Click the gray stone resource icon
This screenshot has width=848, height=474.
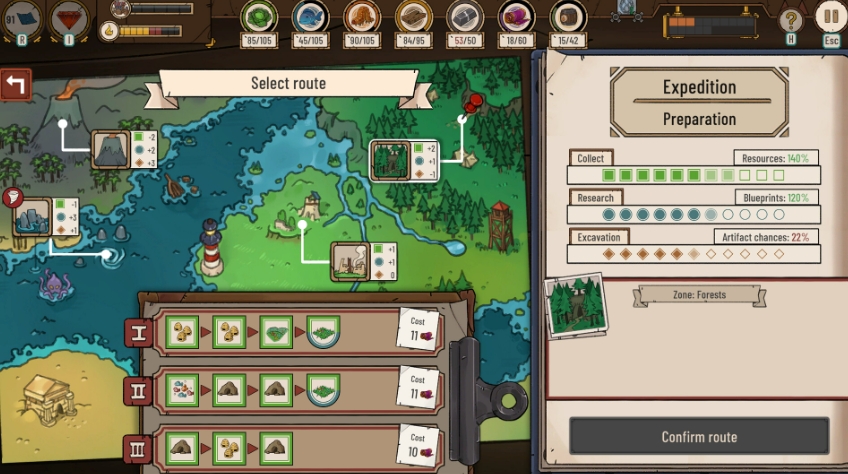465,17
